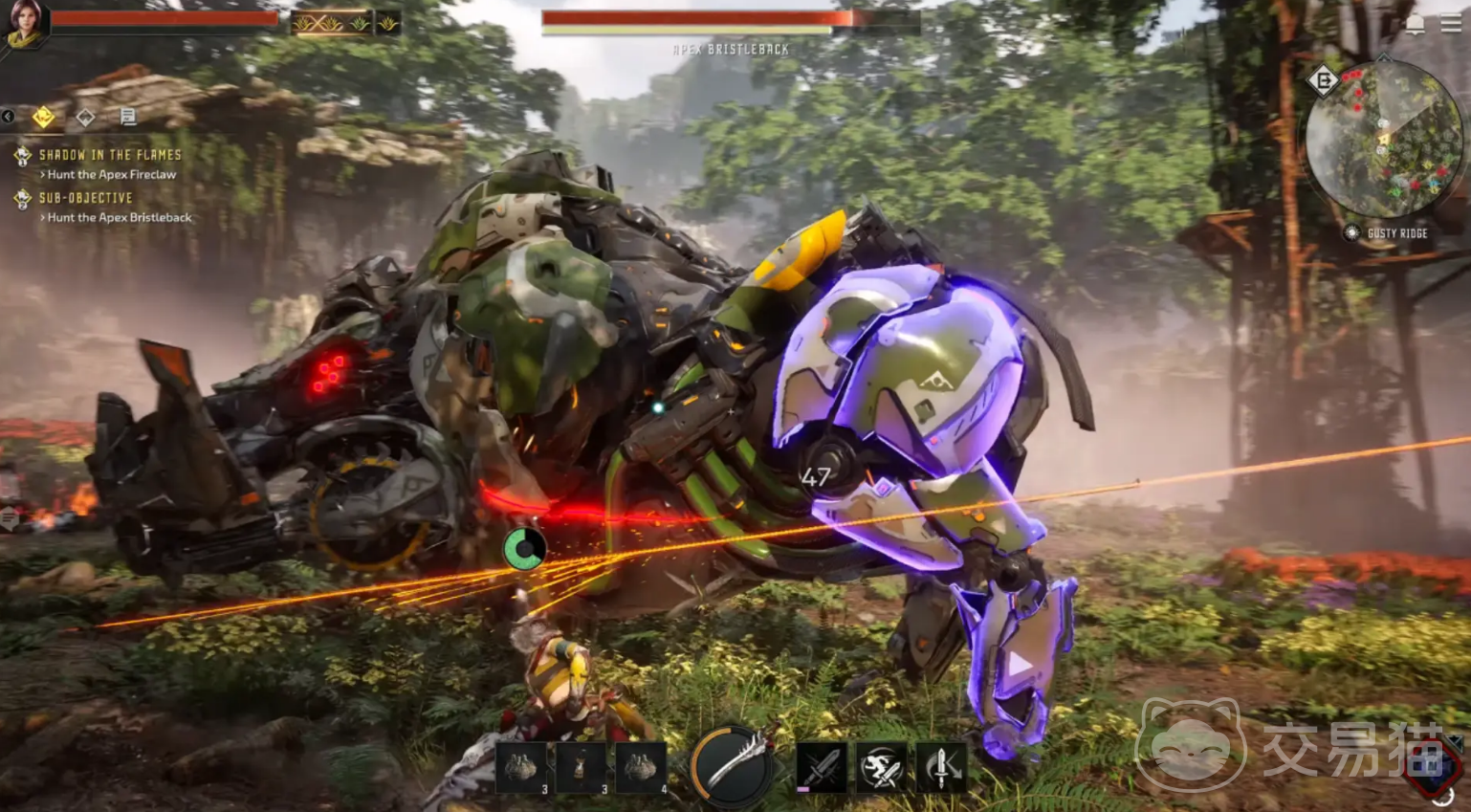The image size is (1471, 812).
Task: Switch to the mountain diamond tab
Action: click(x=85, y=117)
